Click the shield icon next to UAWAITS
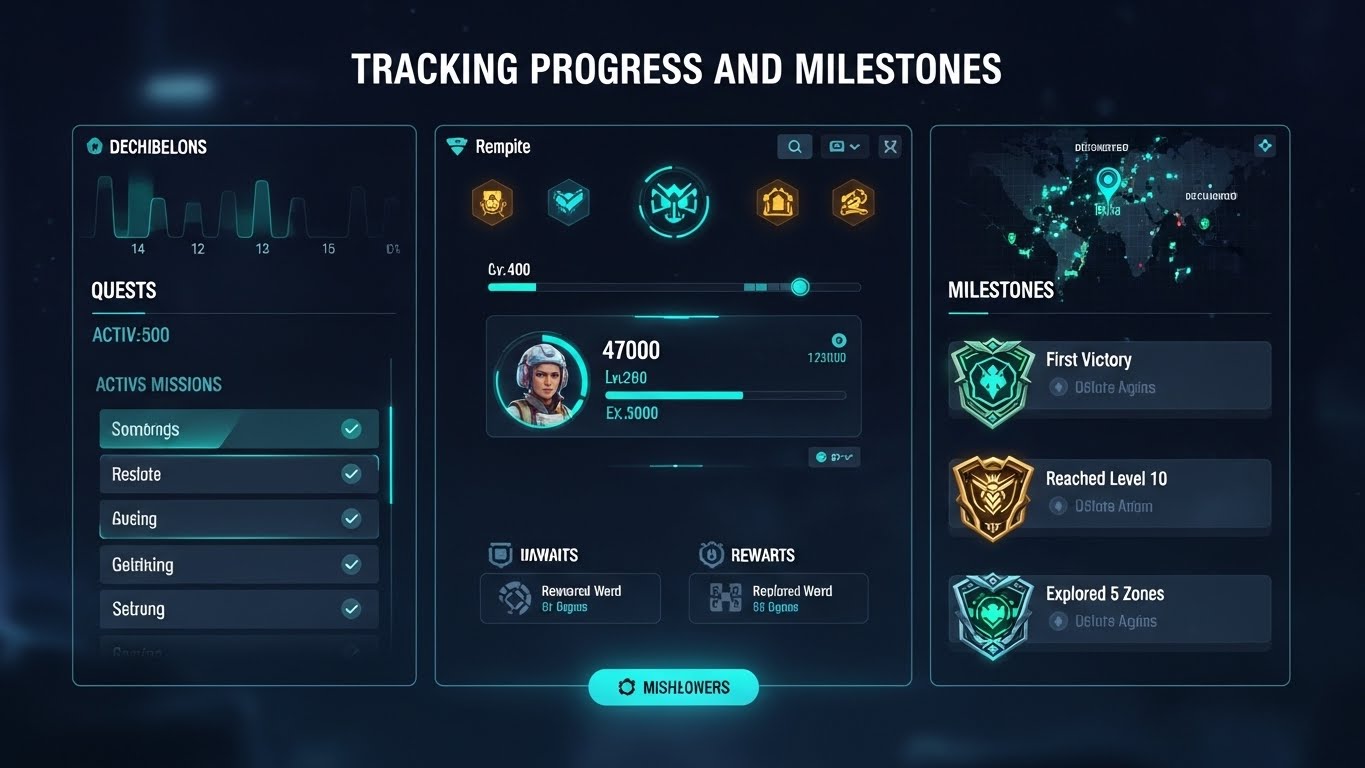This screenshot has height=768, width=1365. pos(499,554)
